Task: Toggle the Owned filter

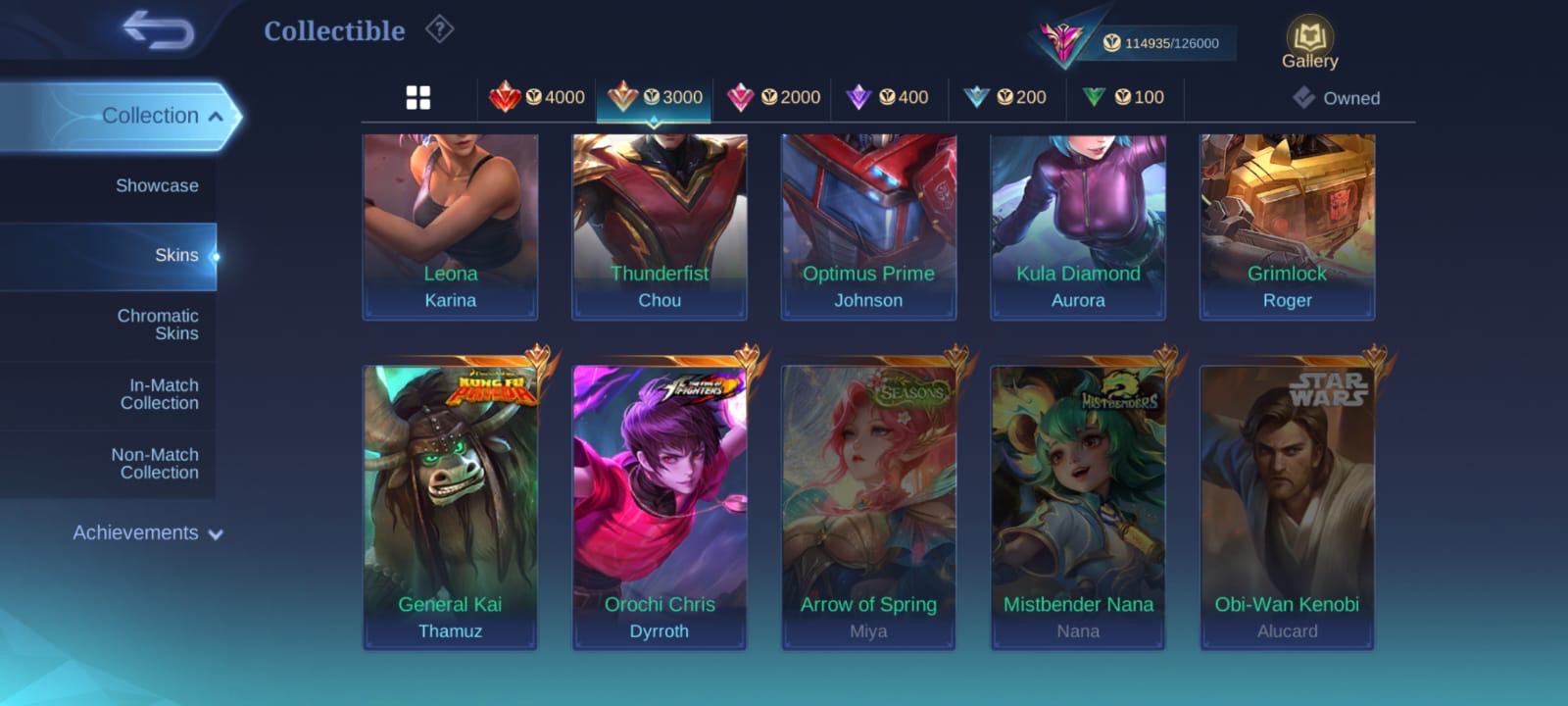Action: tap(1337, 98)
